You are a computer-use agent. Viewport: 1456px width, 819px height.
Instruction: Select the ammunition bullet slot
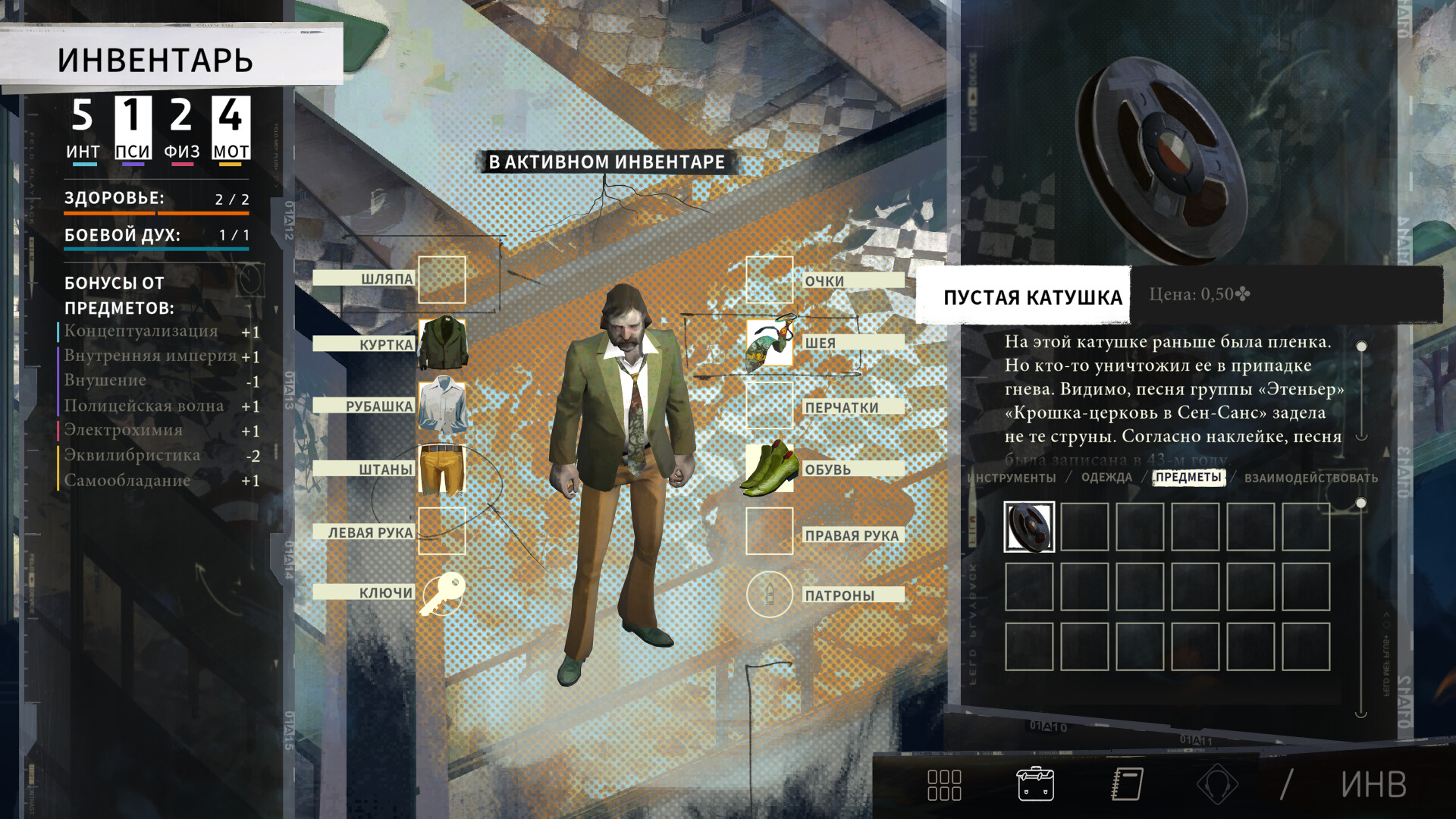770,595
